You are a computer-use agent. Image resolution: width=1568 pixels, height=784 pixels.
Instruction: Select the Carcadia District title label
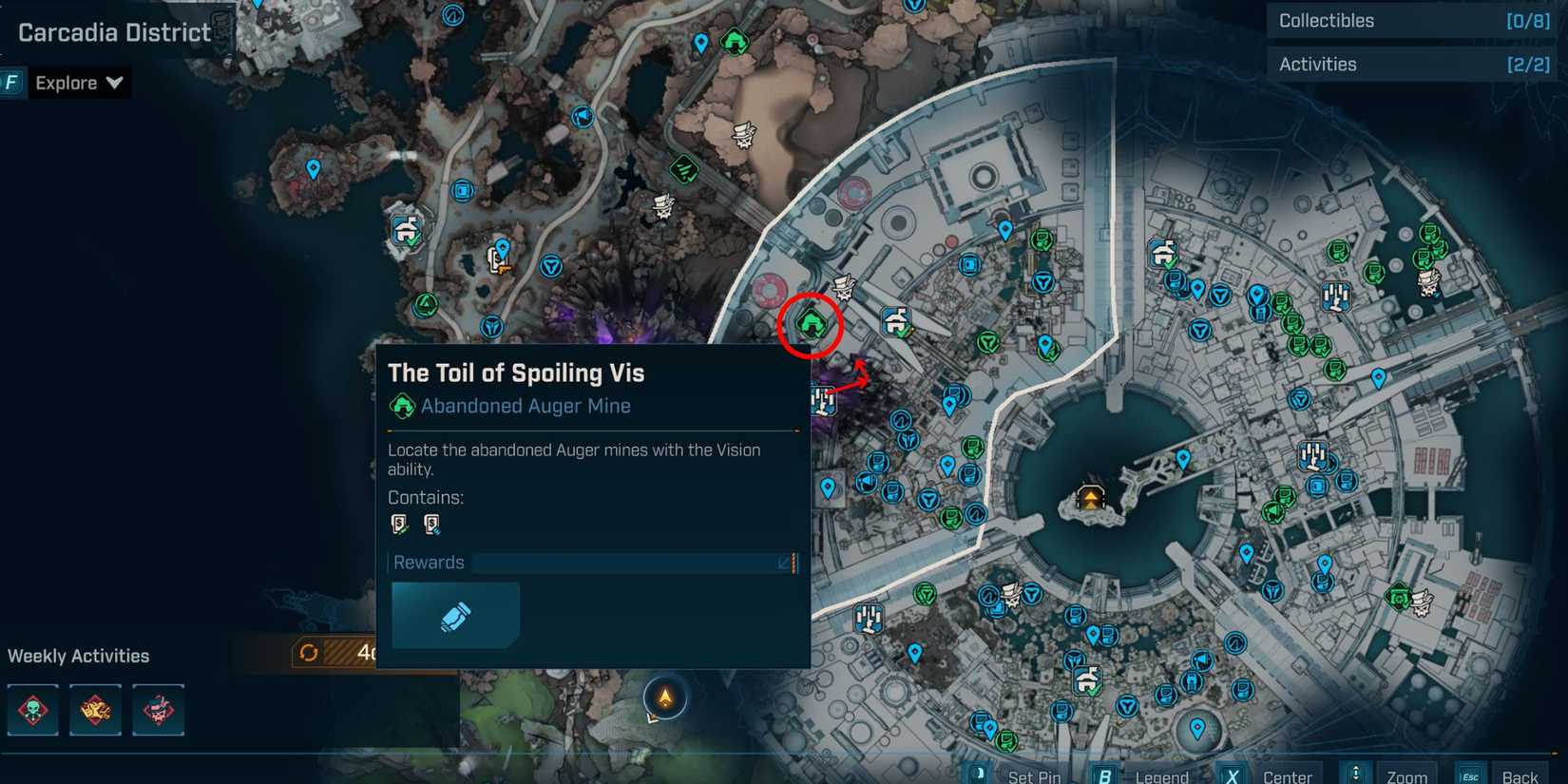coord(114,31)
